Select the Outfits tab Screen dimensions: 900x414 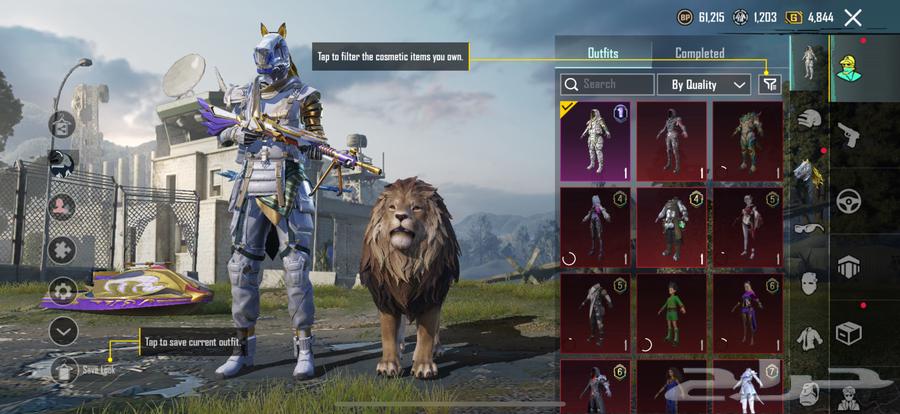[x=602, y=53]
